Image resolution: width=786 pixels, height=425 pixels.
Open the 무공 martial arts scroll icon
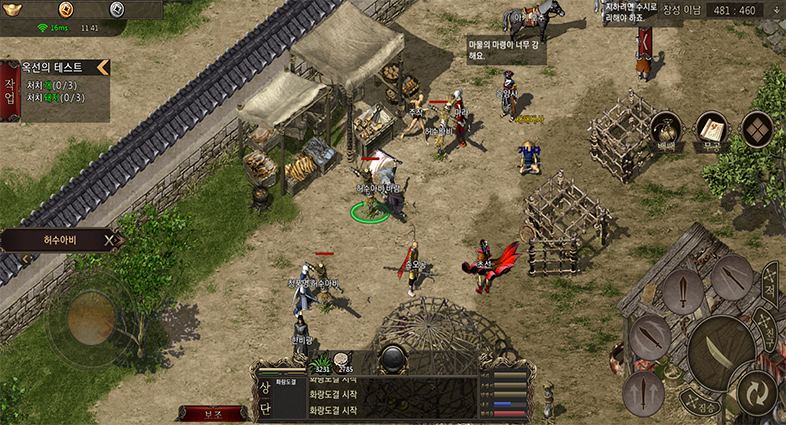click(x=712, y=129)
